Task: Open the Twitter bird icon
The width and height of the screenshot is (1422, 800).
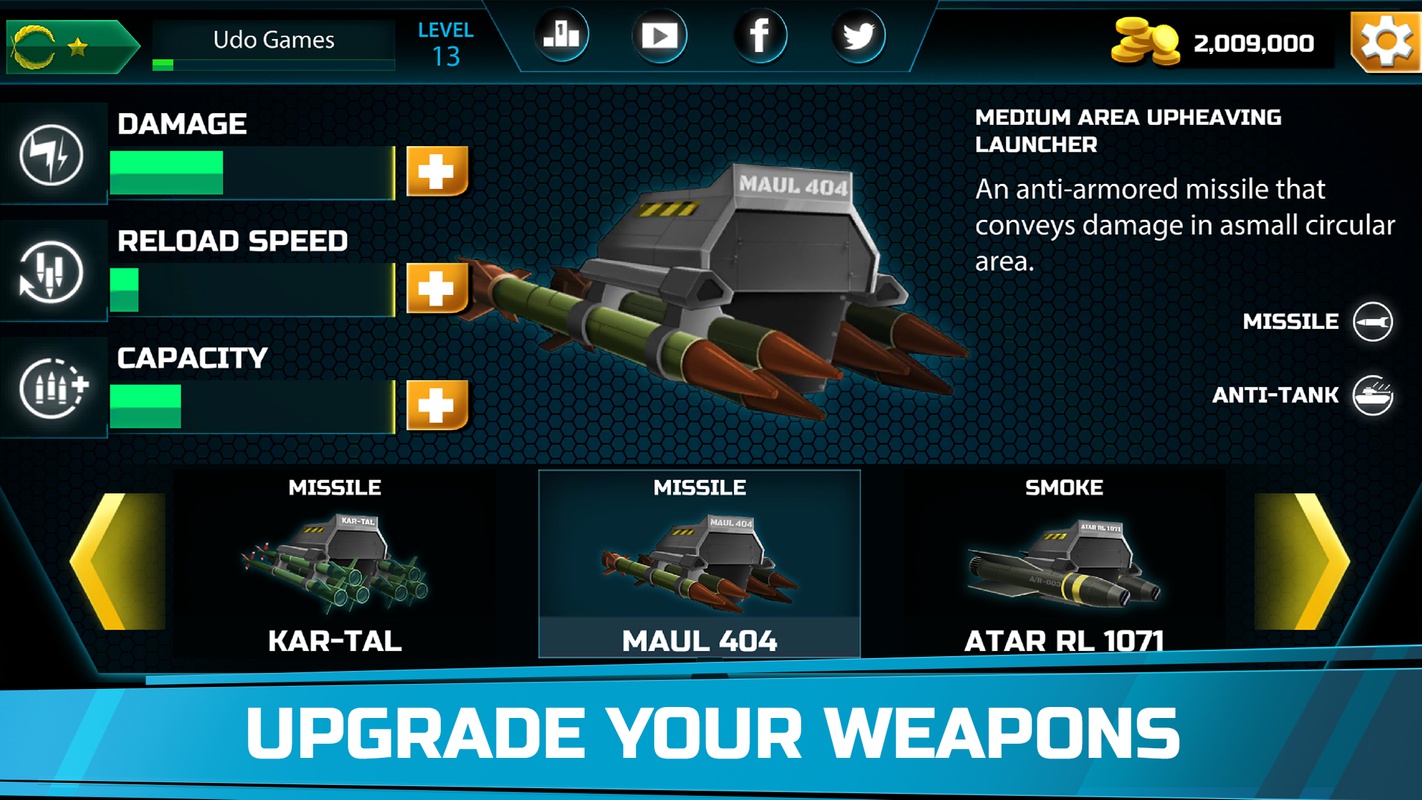Action: [x=858, y=37]
